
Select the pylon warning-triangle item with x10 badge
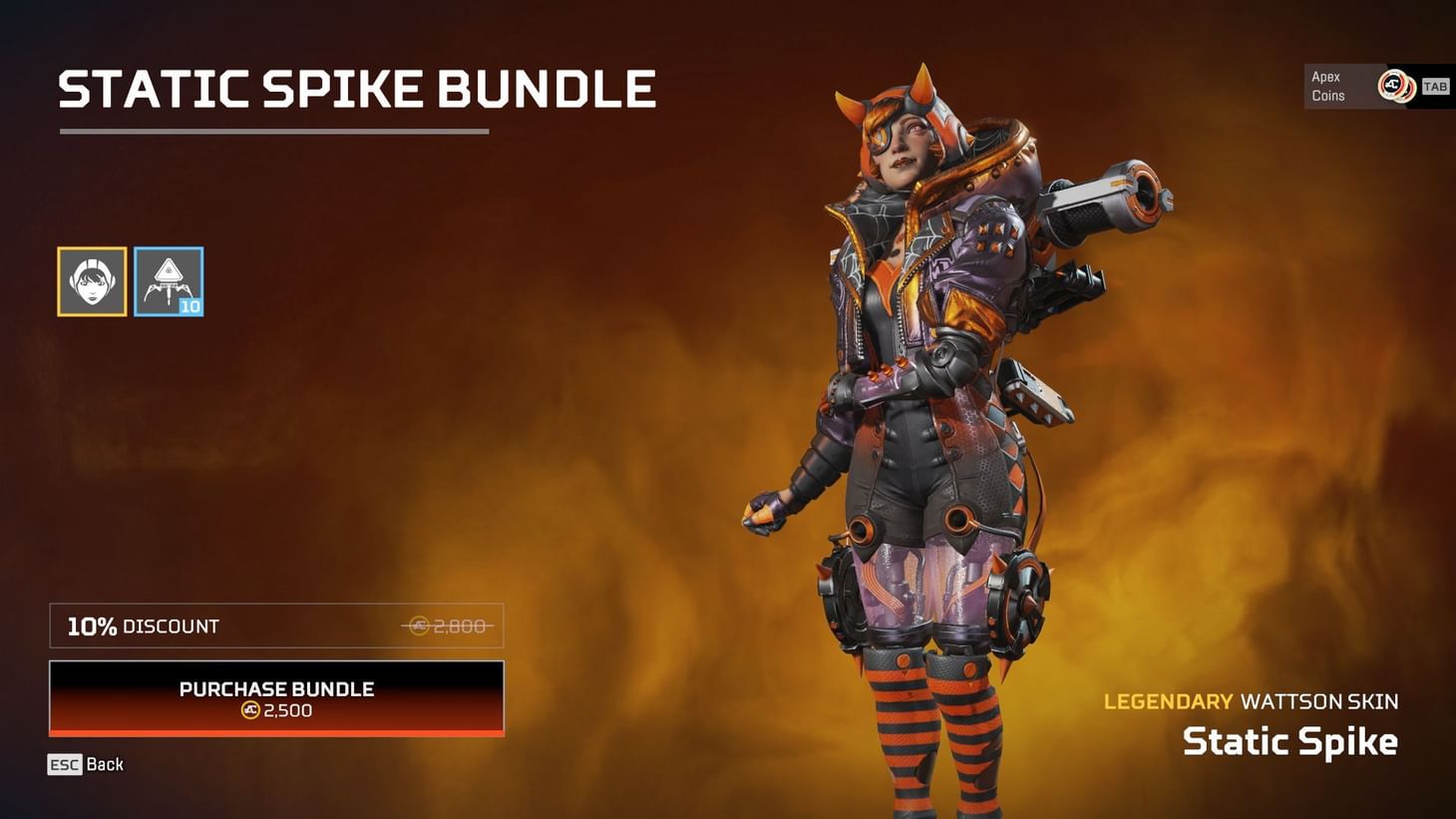pyautogui.click(x=169, y=280)
